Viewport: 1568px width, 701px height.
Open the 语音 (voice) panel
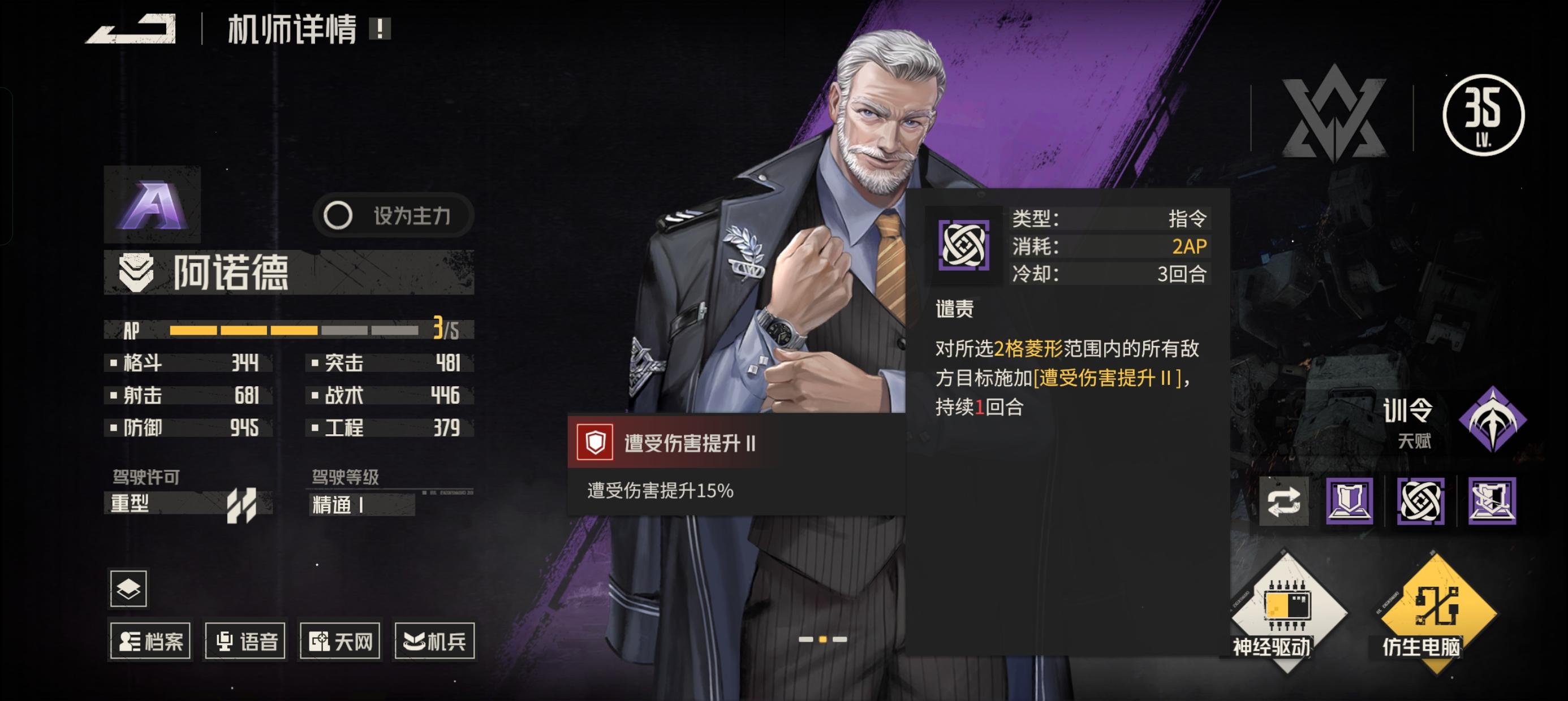tap(246, 640)
